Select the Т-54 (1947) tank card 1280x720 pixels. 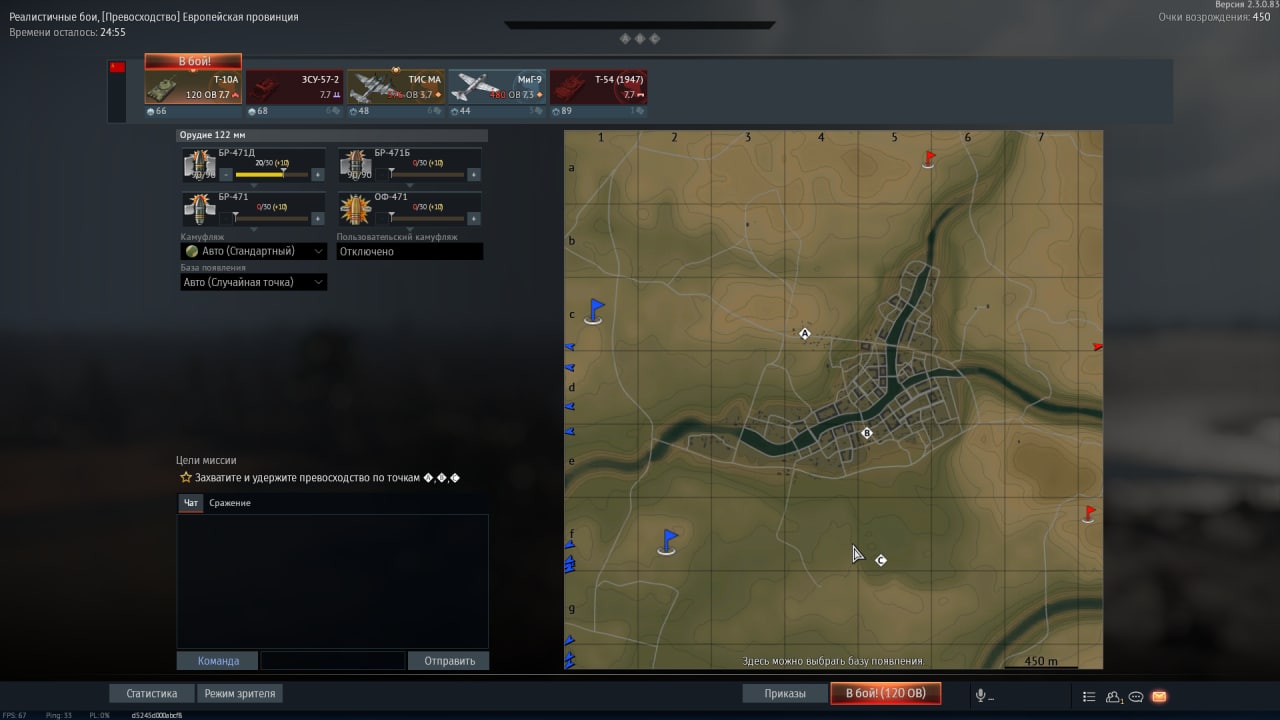pyautogui.click(x=597, y=88)
